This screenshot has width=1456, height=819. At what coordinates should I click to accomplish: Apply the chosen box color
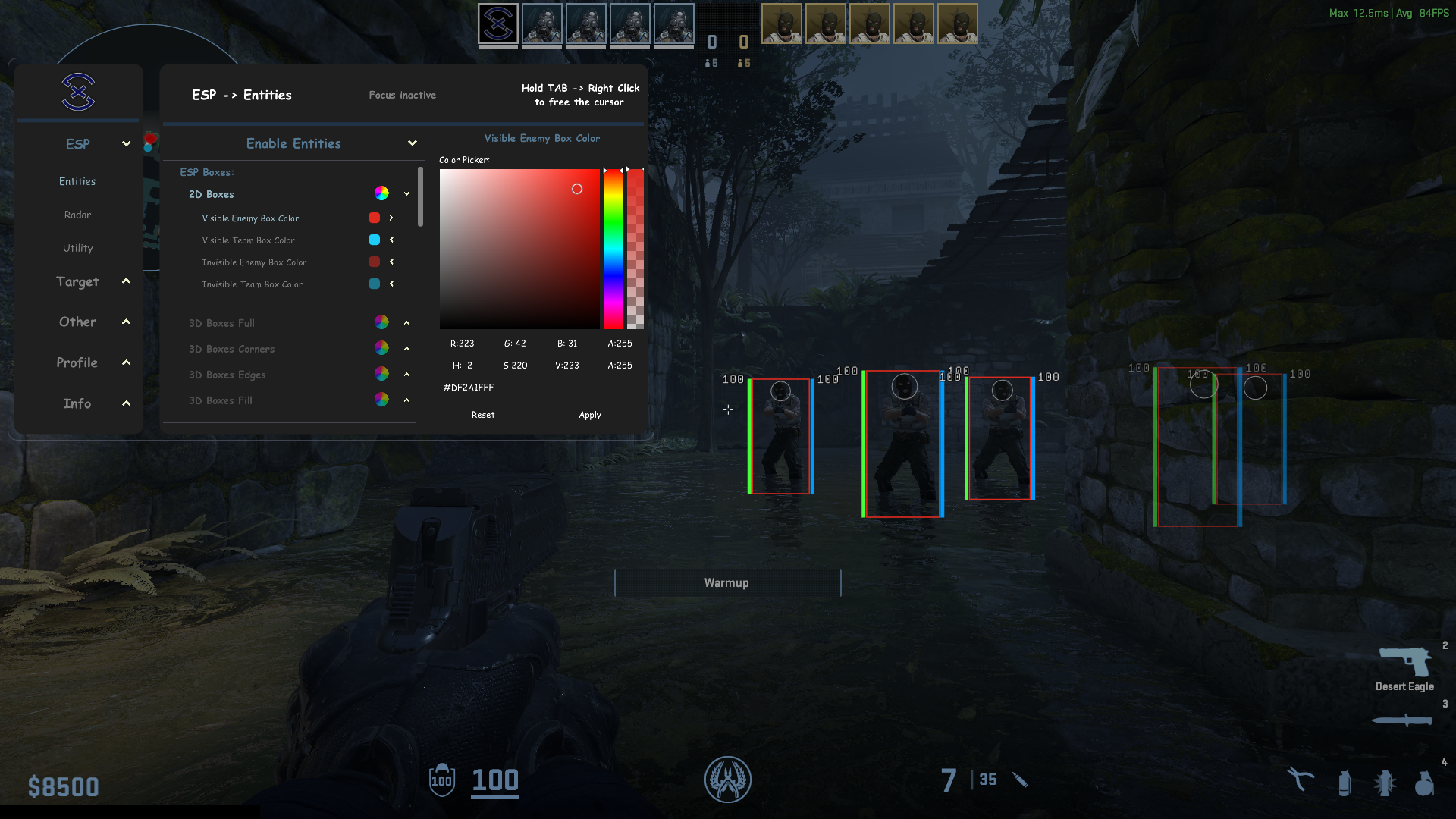(x=590, y=415)
